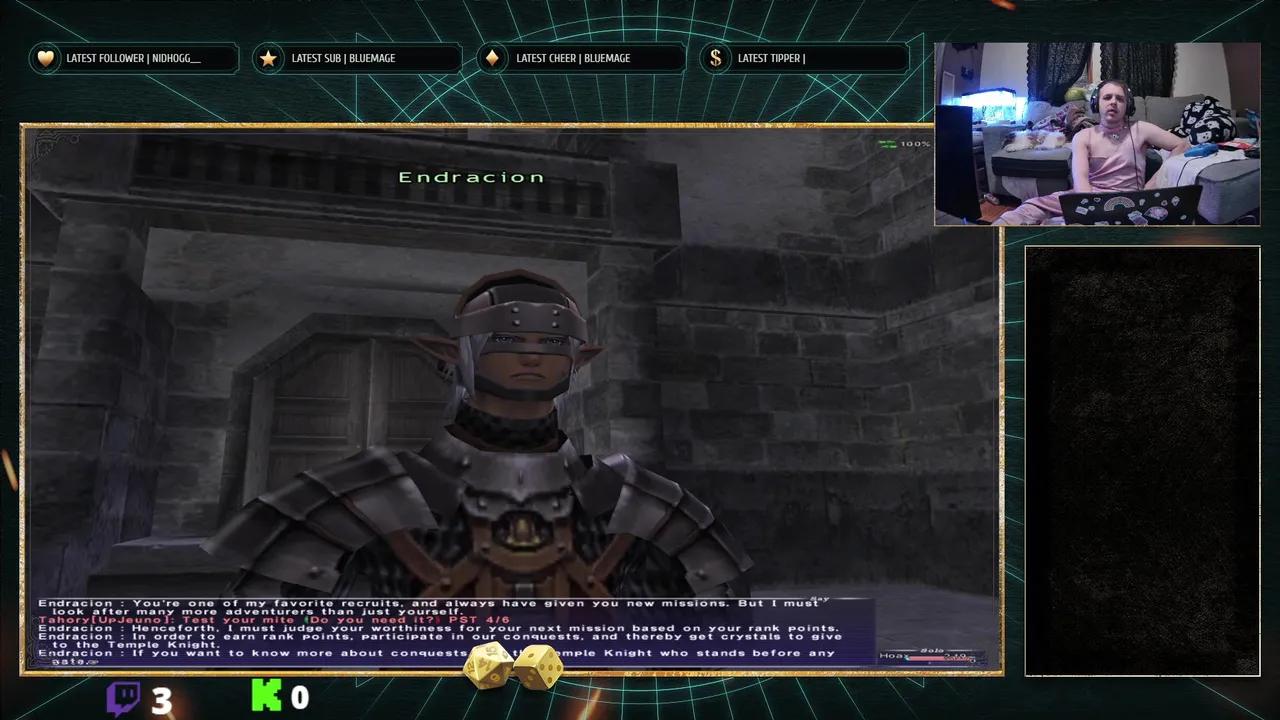Click the webcam feed in the corner
This screenshot has width=1280, height=720.
1096,133
